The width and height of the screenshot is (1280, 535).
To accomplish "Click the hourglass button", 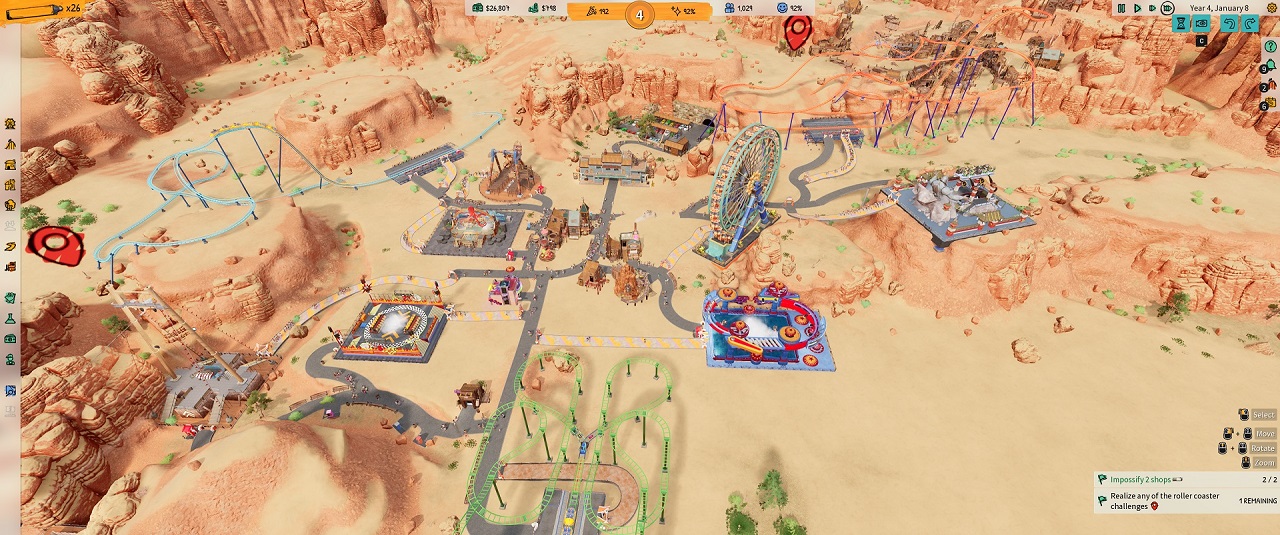I will pos(1181,24).
